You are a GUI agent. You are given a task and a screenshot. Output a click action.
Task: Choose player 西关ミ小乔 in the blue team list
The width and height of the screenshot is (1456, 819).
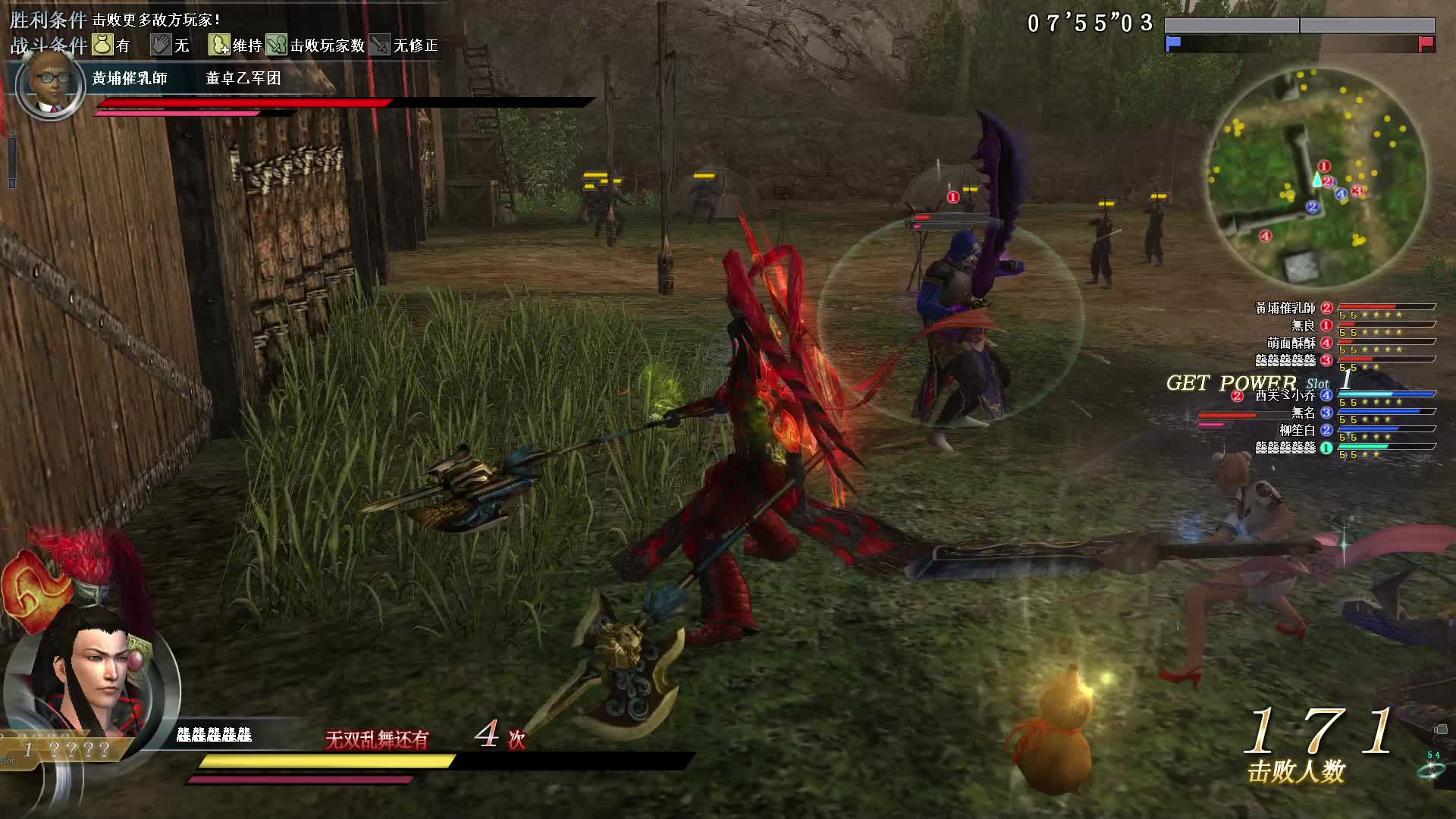click(x=1285, y=395)
